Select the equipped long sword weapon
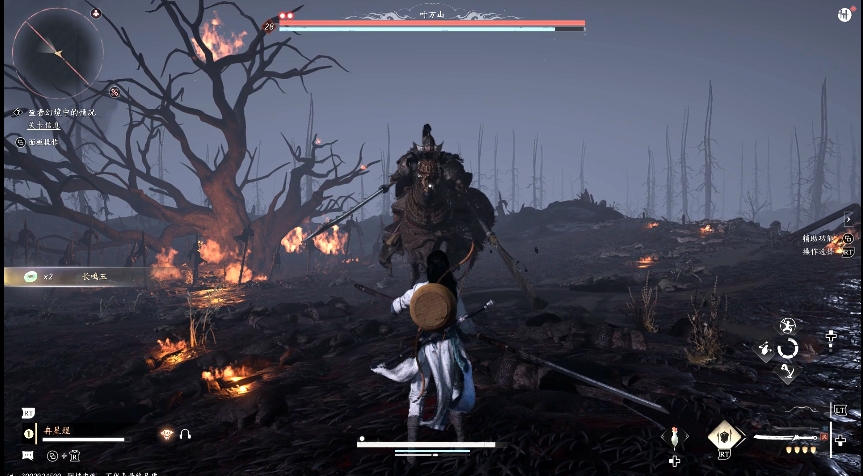 pyautogui.click(x=789, y=437)
